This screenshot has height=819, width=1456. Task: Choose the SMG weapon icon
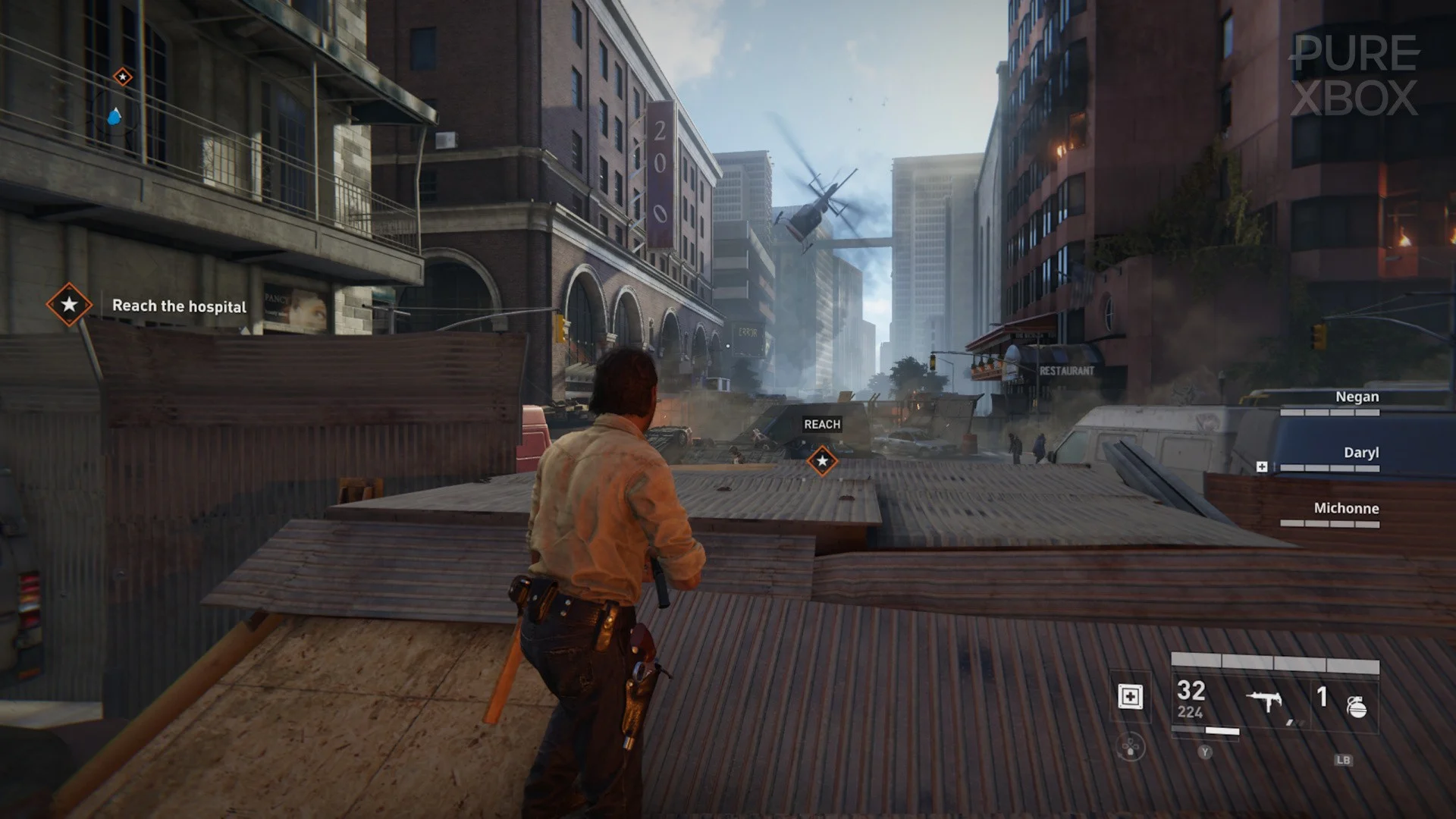click(1265, 701)
